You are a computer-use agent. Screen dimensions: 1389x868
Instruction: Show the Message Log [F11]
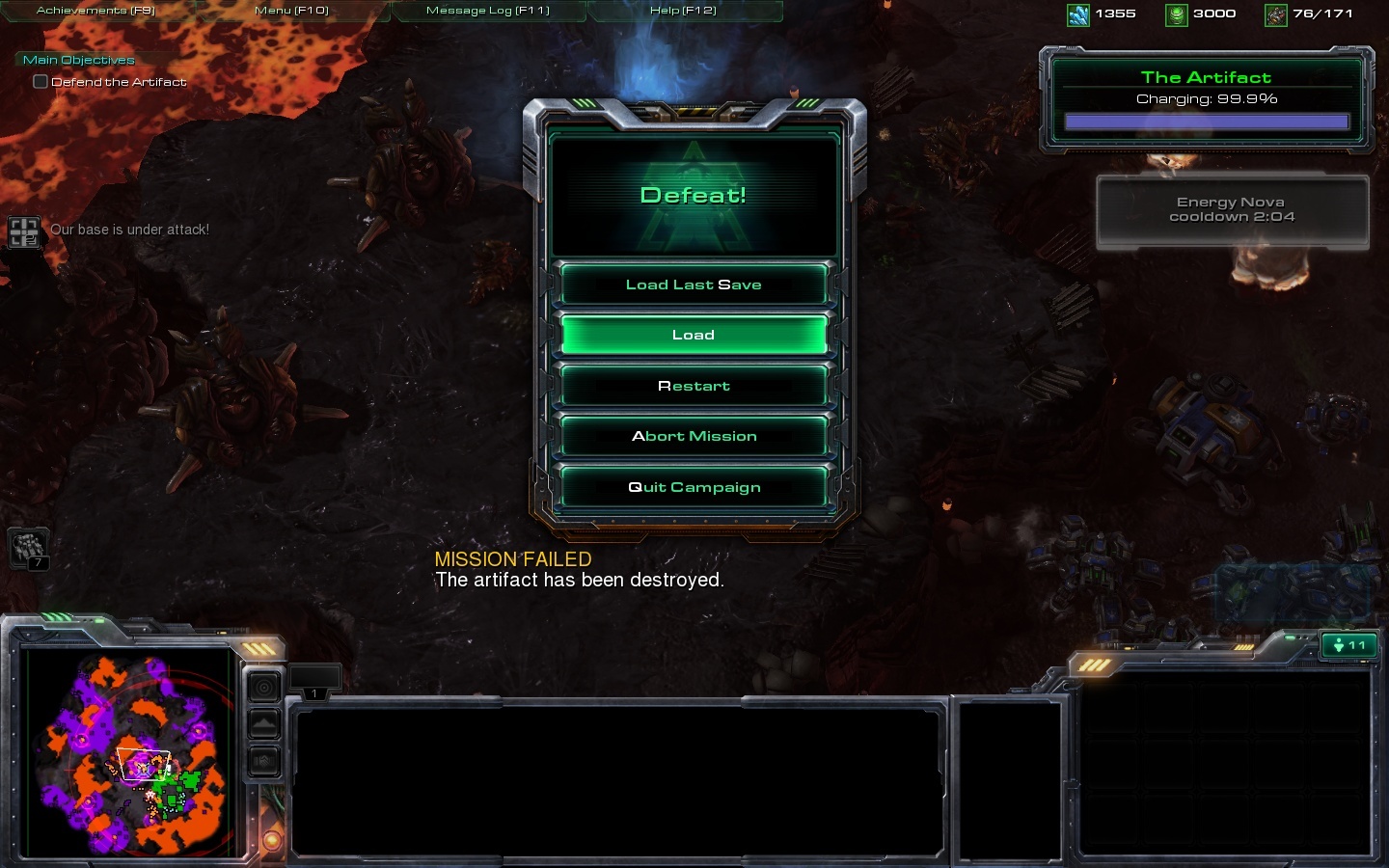pyautogui.click(x=487, y=11)
